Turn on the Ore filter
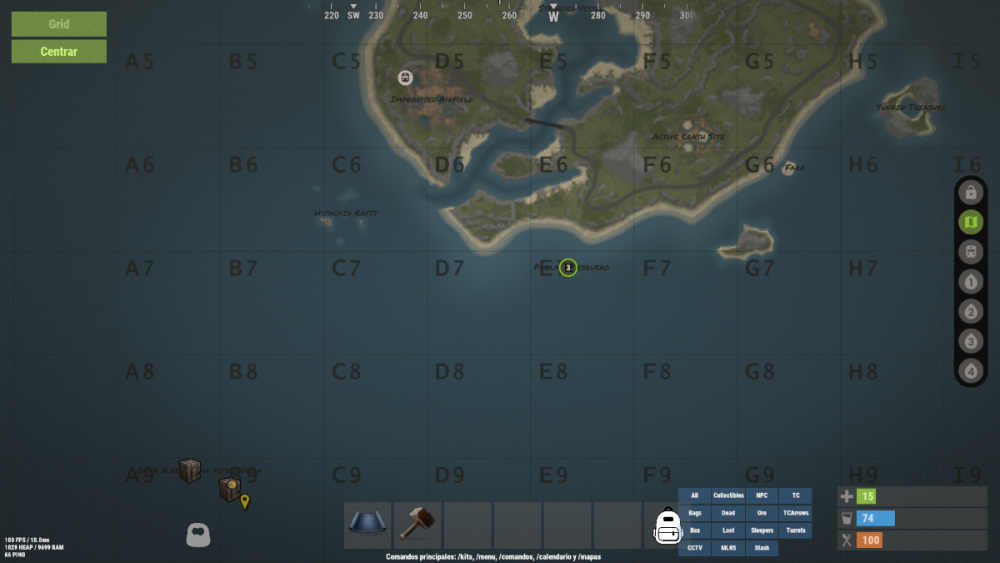Screen dimensions: 1000x563 pyautogui.click(x=762, y=513)
